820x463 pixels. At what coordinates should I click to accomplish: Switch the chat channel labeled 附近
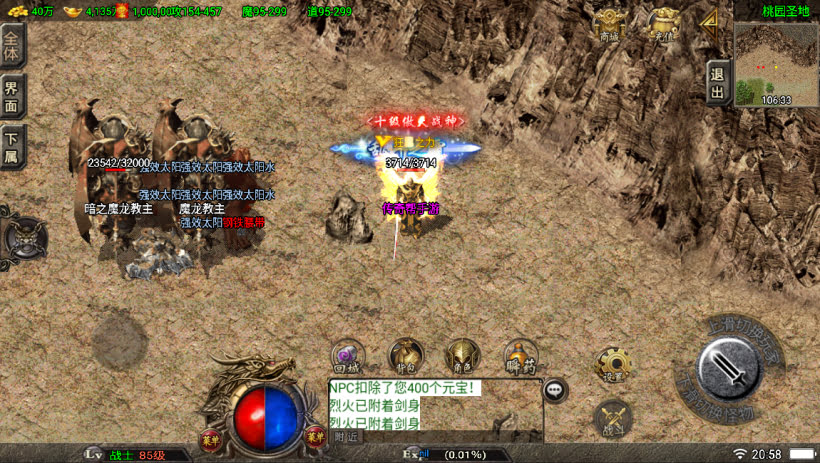tap(346, 436)
